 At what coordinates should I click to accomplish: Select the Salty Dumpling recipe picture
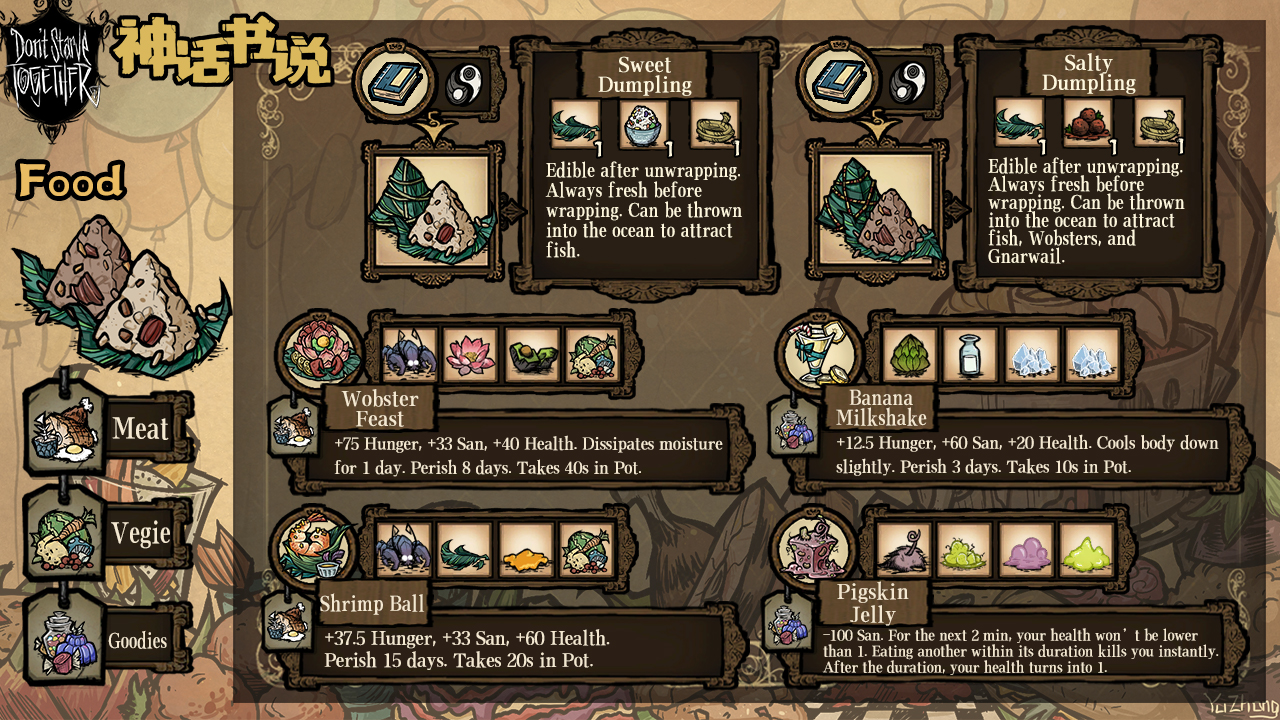pos(877,211)
